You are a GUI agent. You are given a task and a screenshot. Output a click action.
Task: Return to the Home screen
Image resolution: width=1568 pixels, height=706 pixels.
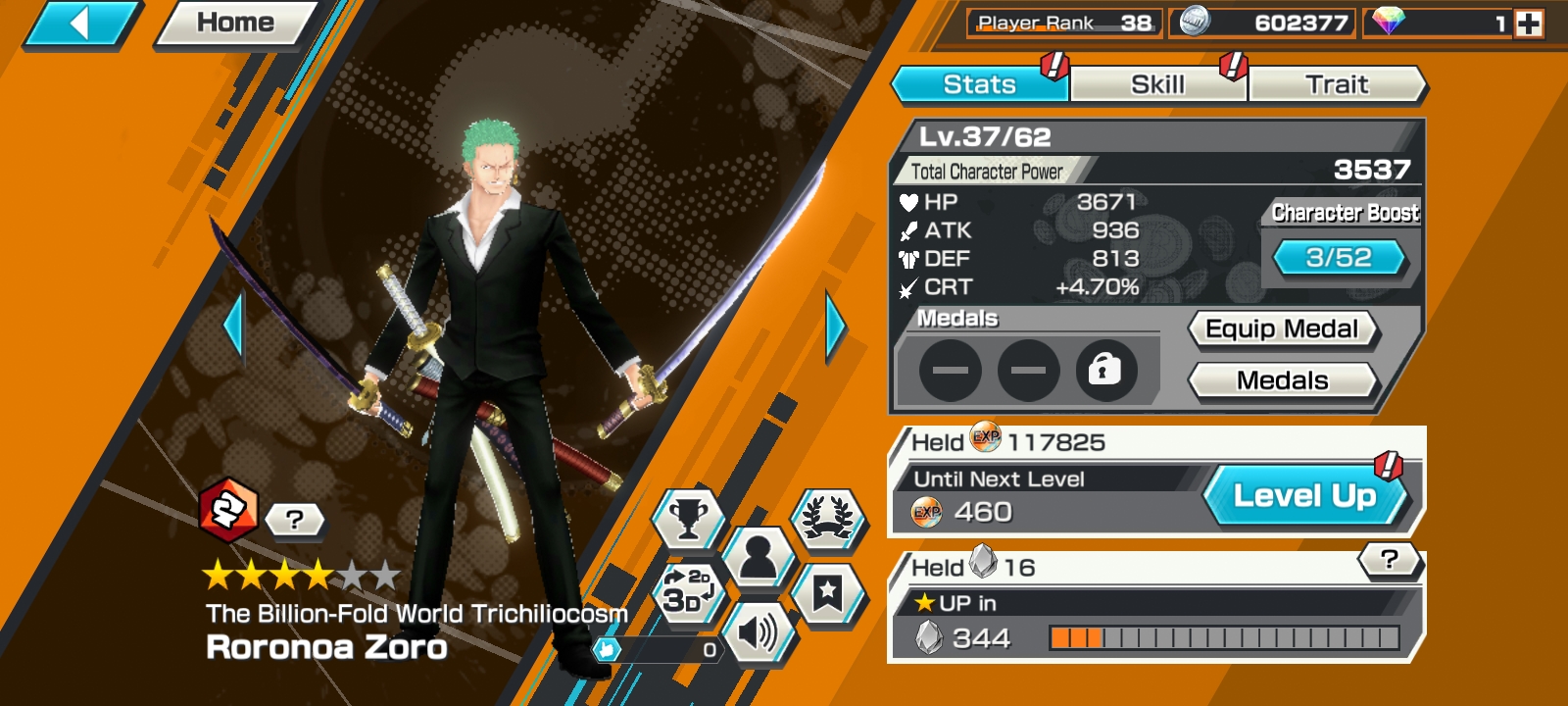(x=235, y=24)
